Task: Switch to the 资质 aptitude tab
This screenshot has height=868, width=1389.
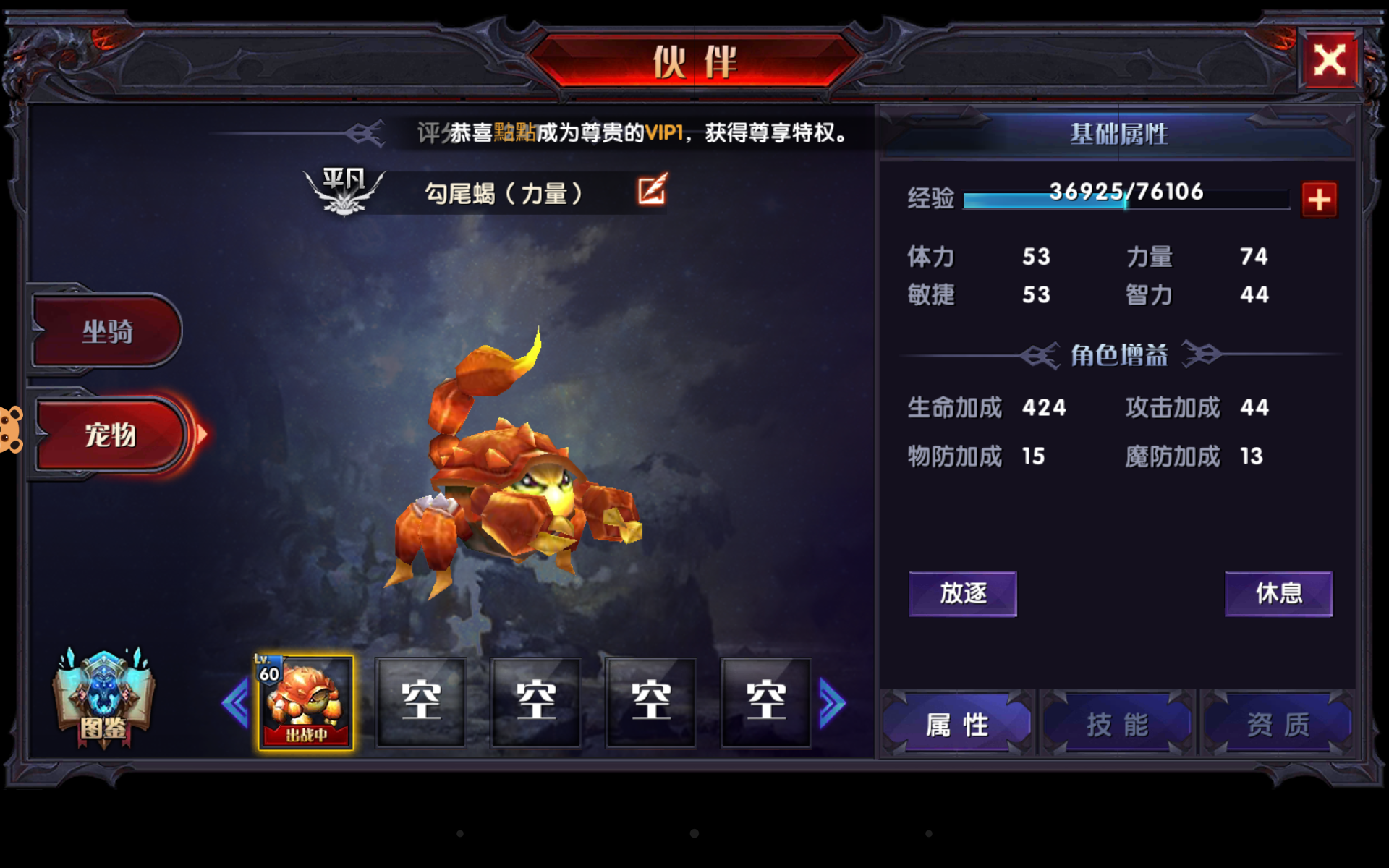Action: 1278,723
